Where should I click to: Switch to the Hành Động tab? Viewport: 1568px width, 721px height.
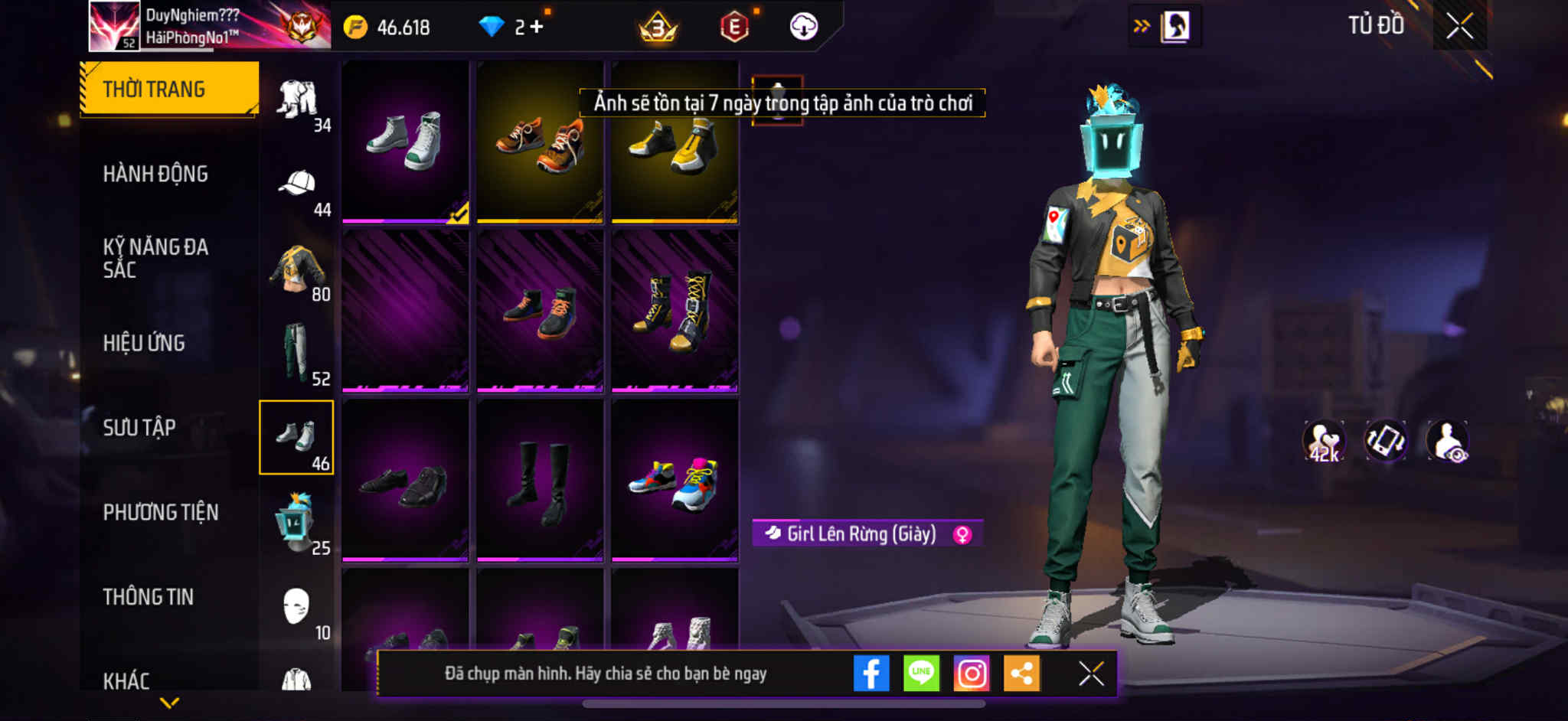coord(155,174)
